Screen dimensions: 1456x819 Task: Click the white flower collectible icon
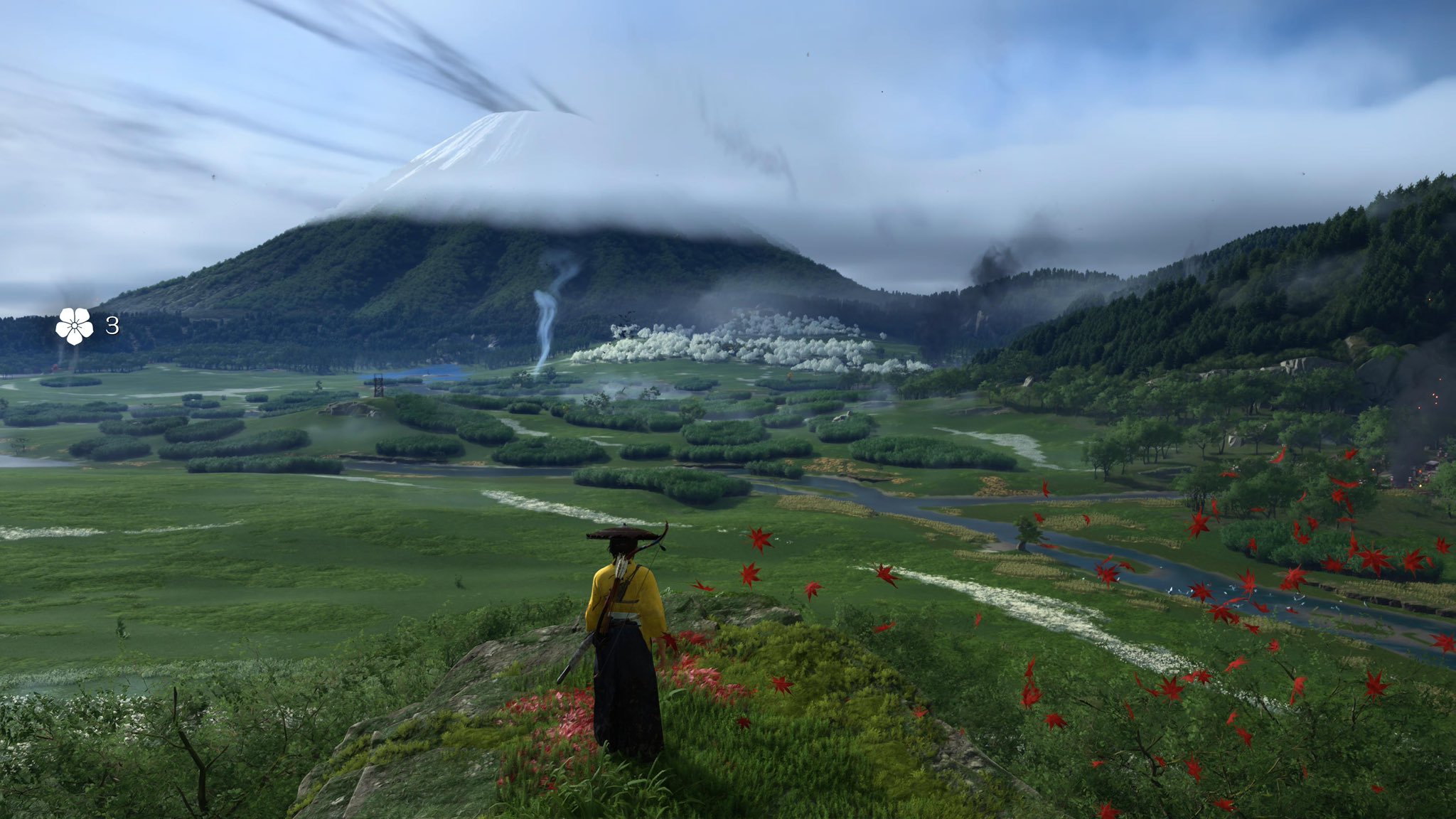(x=75, y=326)
